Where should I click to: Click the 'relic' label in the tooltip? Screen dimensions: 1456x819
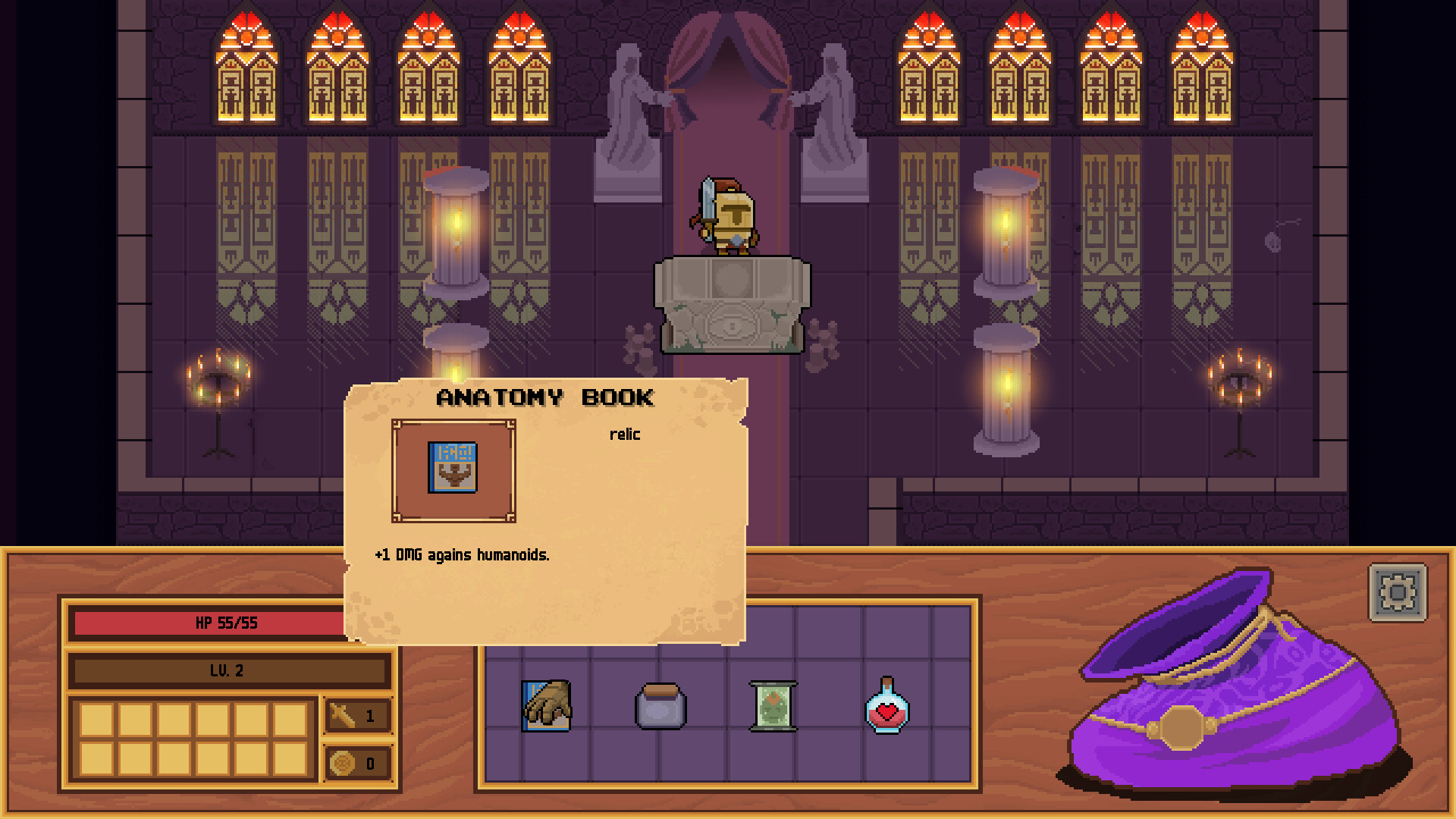(x=625, y=435)
